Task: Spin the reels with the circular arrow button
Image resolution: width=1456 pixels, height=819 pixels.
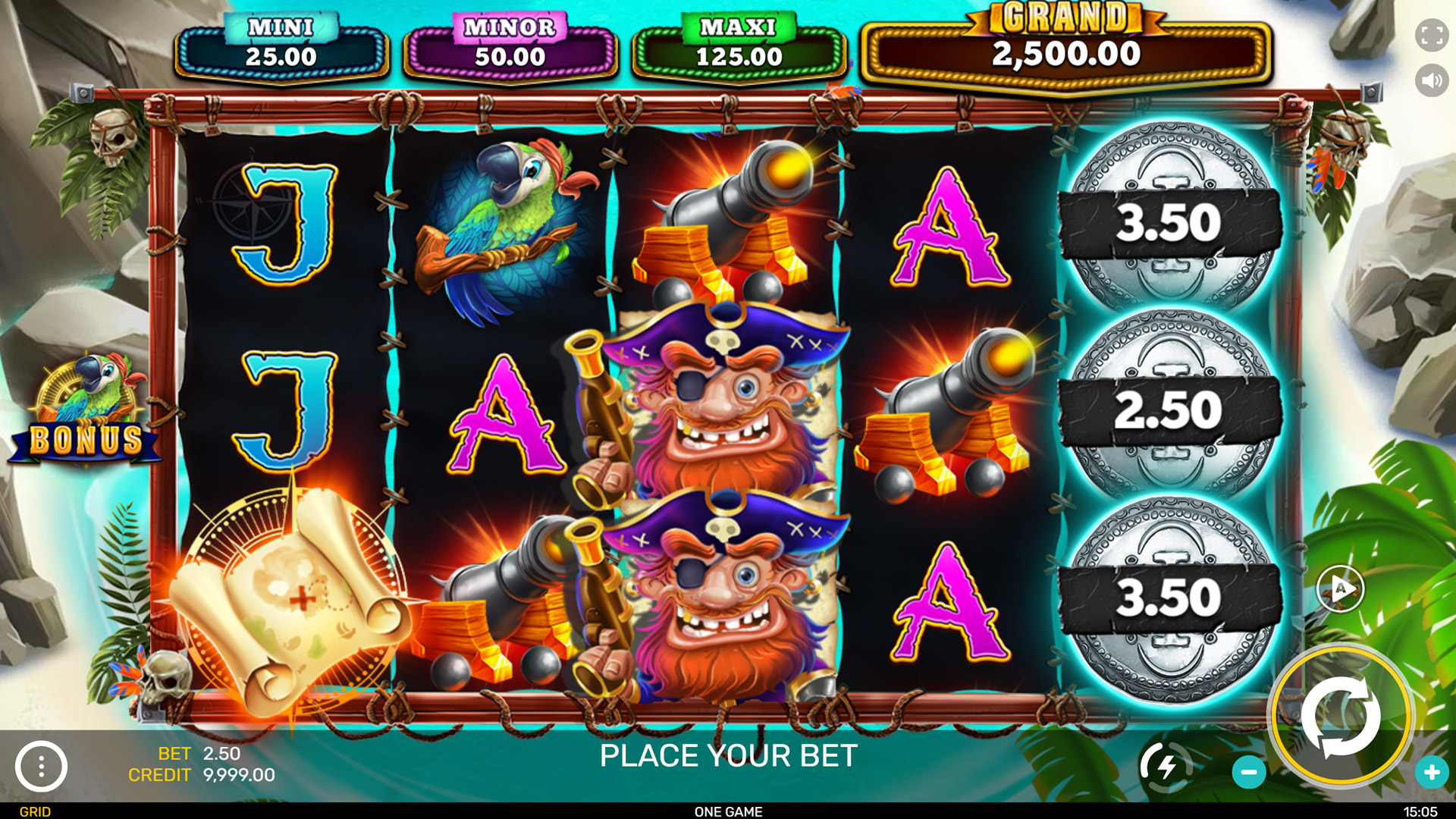Action: point(1340,716)
